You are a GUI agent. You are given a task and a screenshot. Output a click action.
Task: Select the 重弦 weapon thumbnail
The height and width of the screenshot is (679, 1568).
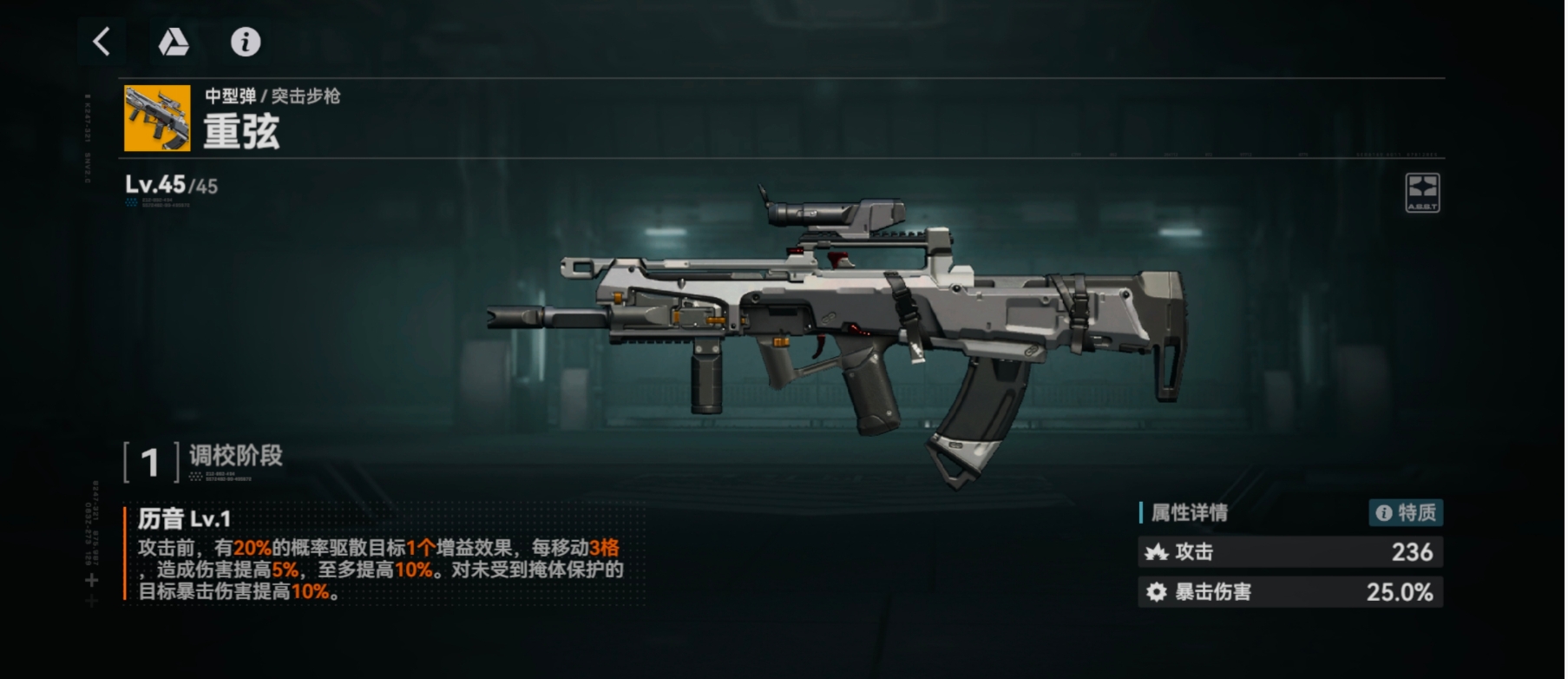click(x=157, y=118)
